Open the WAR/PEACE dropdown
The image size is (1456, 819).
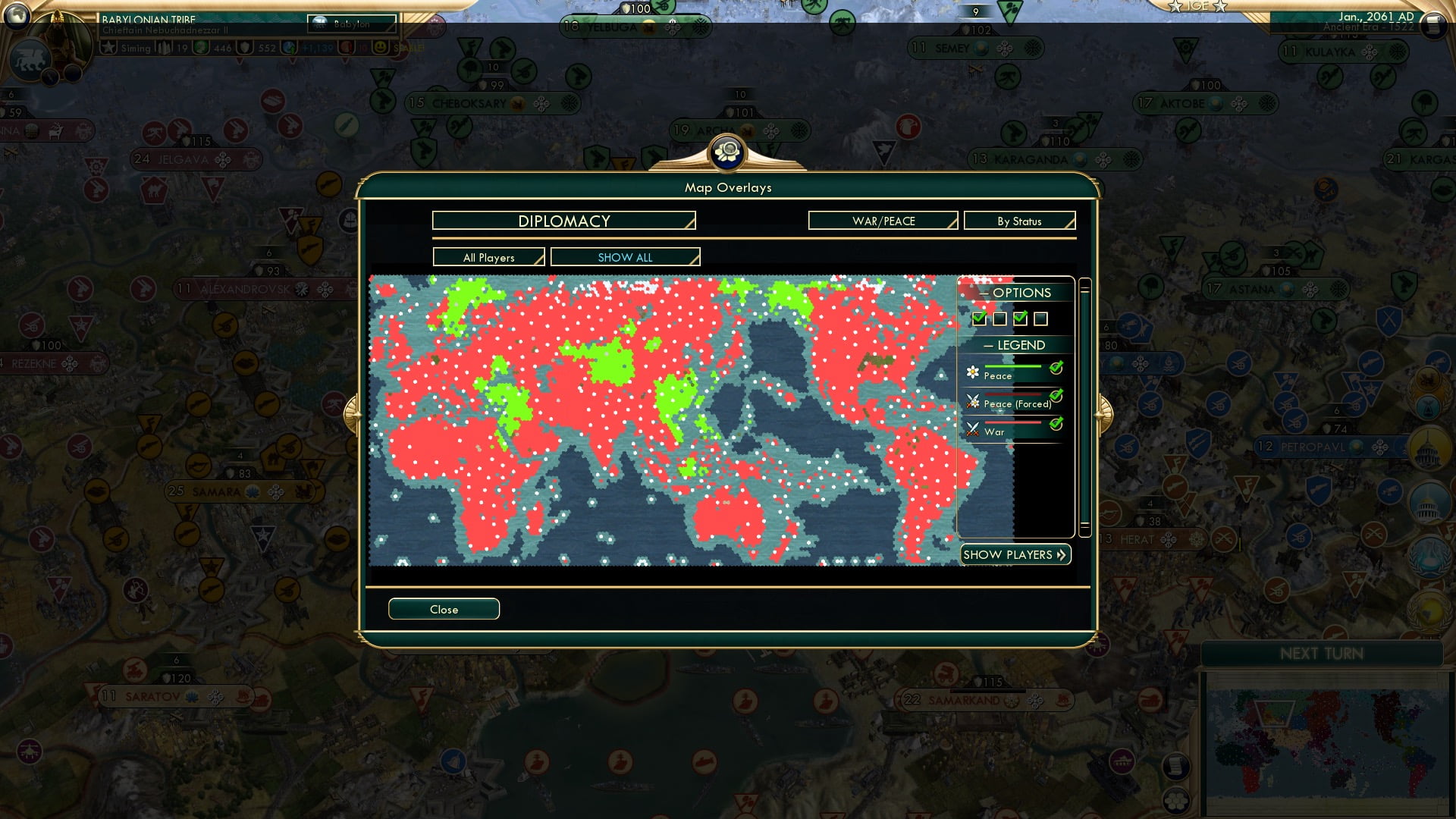tap(882, 221)
